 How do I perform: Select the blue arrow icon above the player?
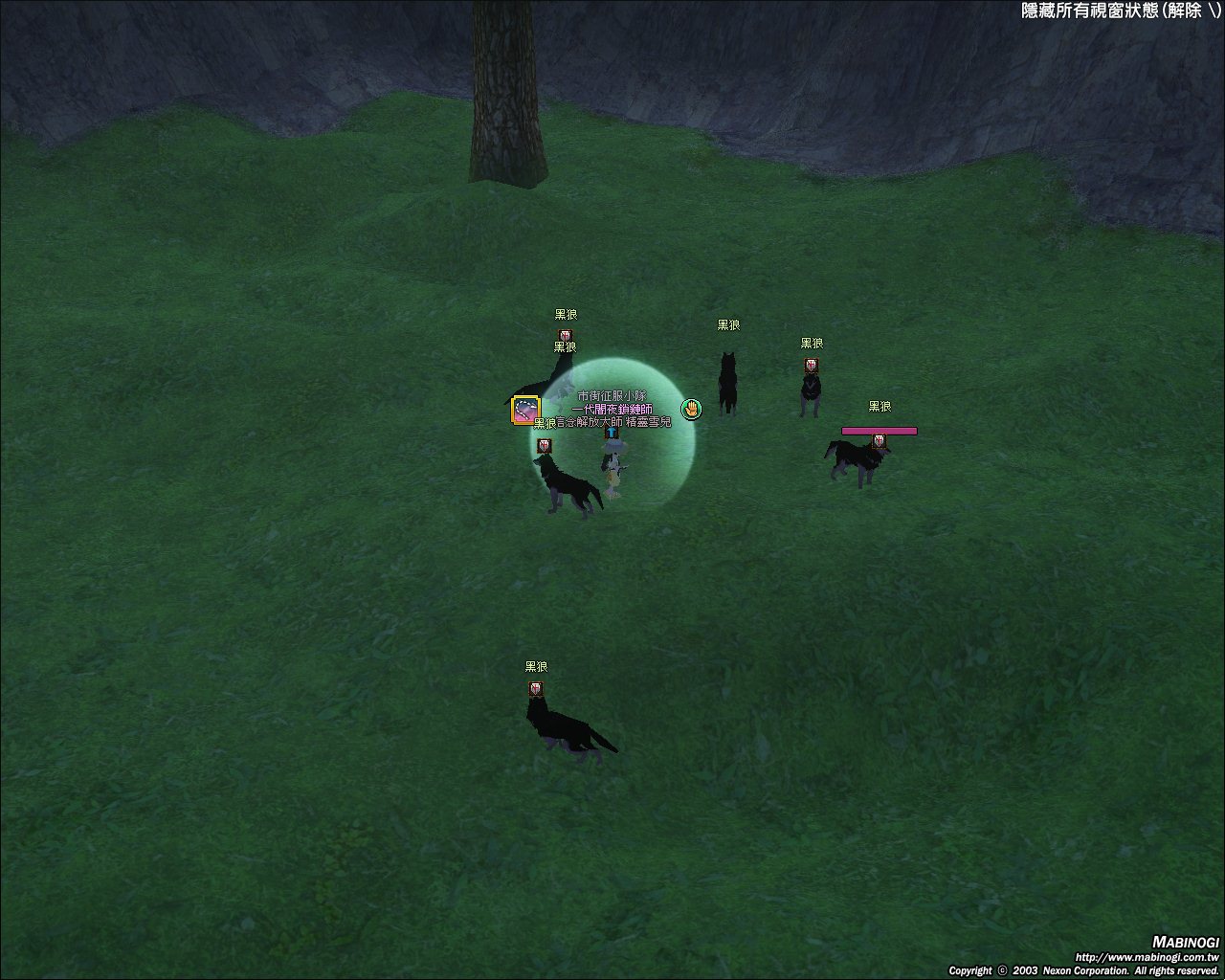(612, 433)
